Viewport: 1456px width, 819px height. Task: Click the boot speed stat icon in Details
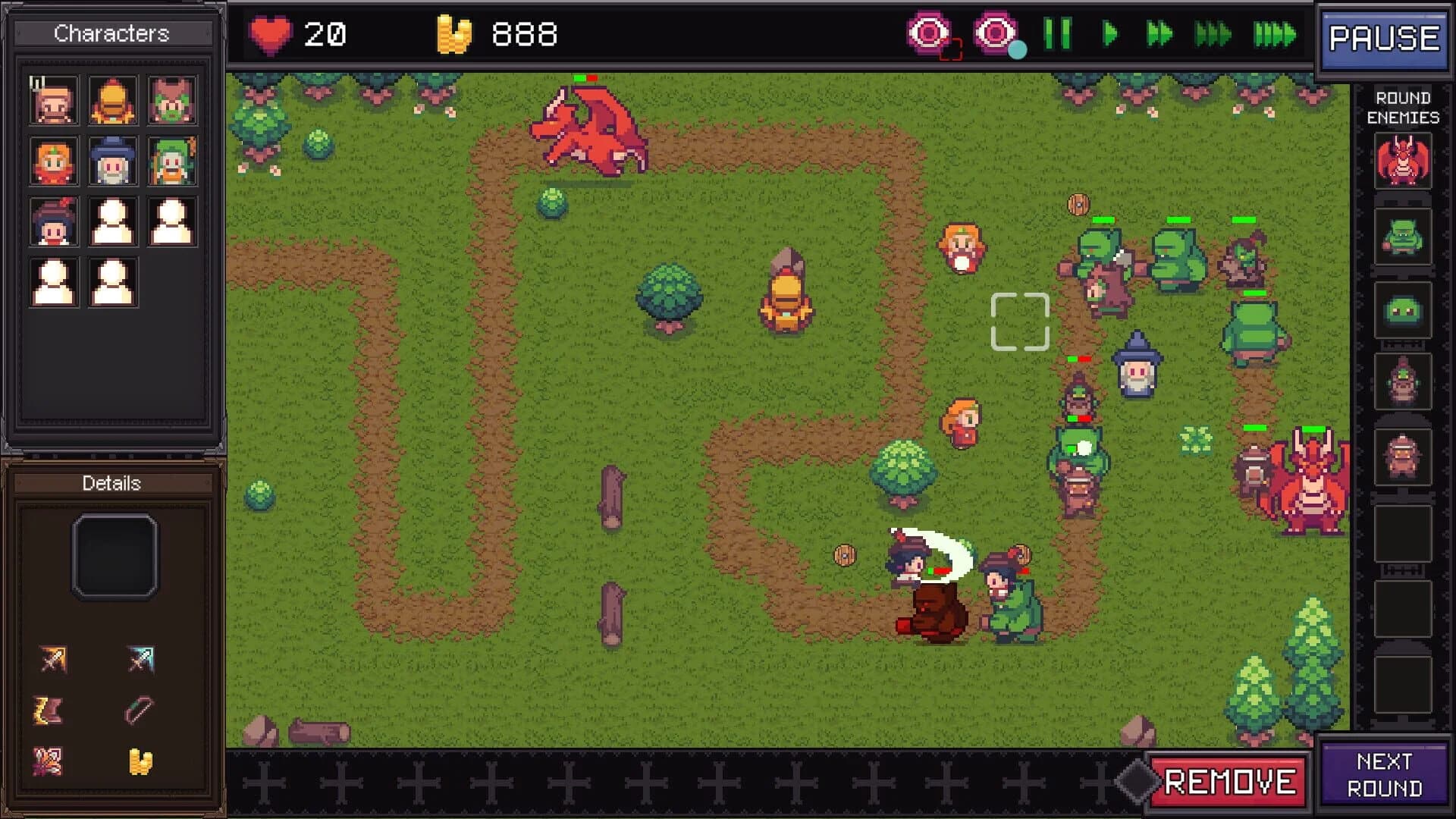pos(48,710)
